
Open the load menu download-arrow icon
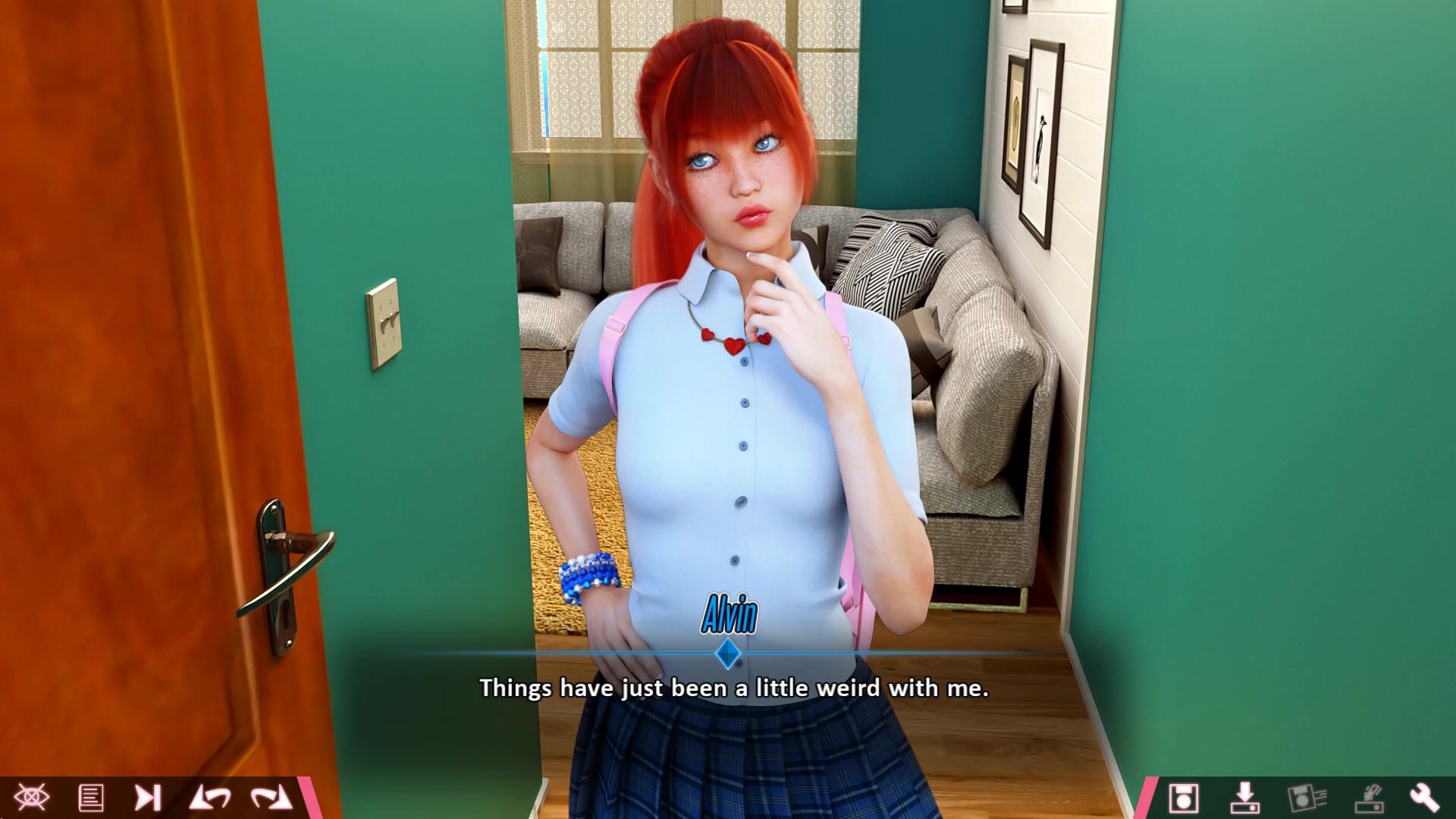(1244, 798)
